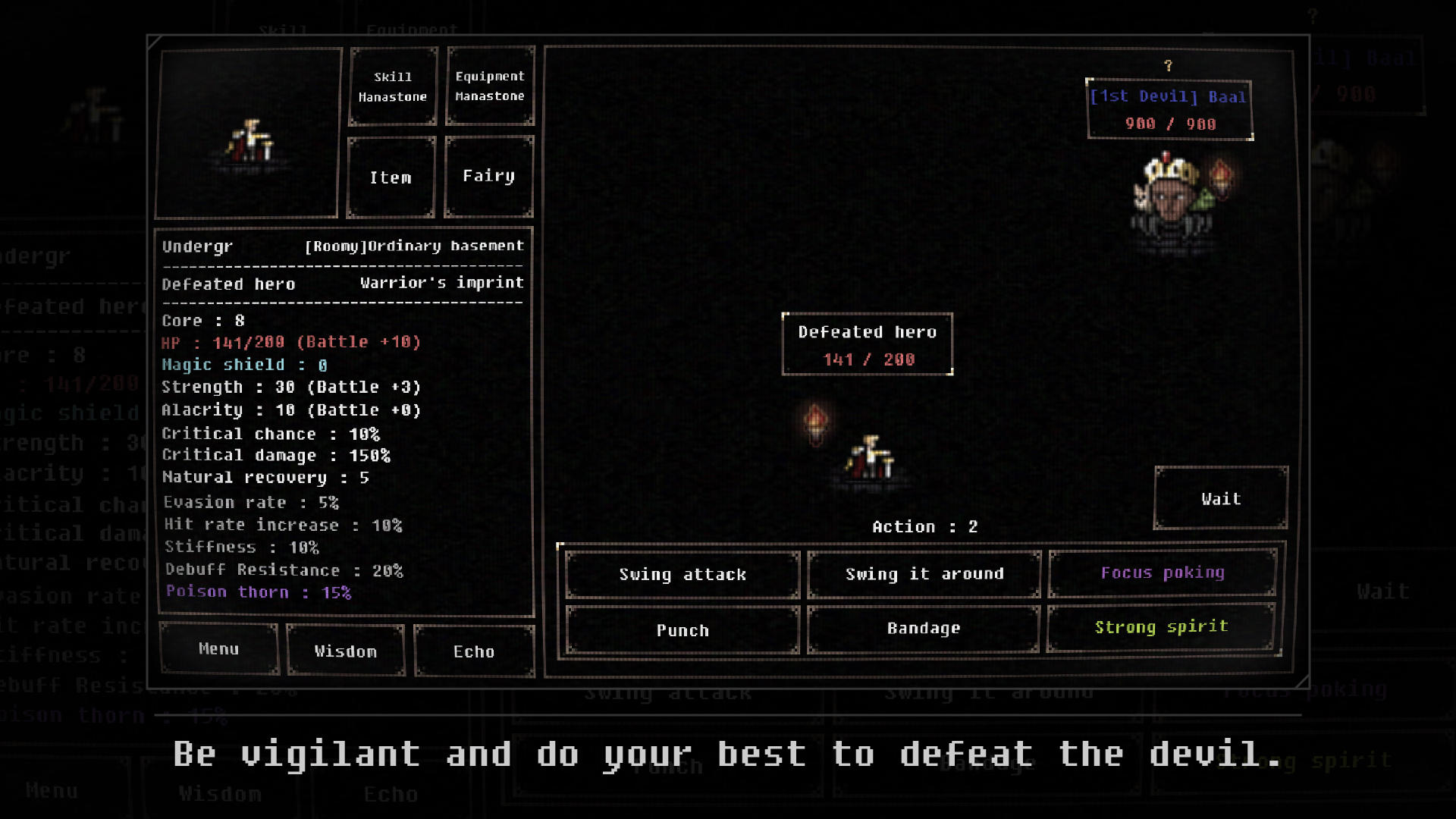Open the Fairy menu
1456x819 pixels.
[x=488, y=175]
